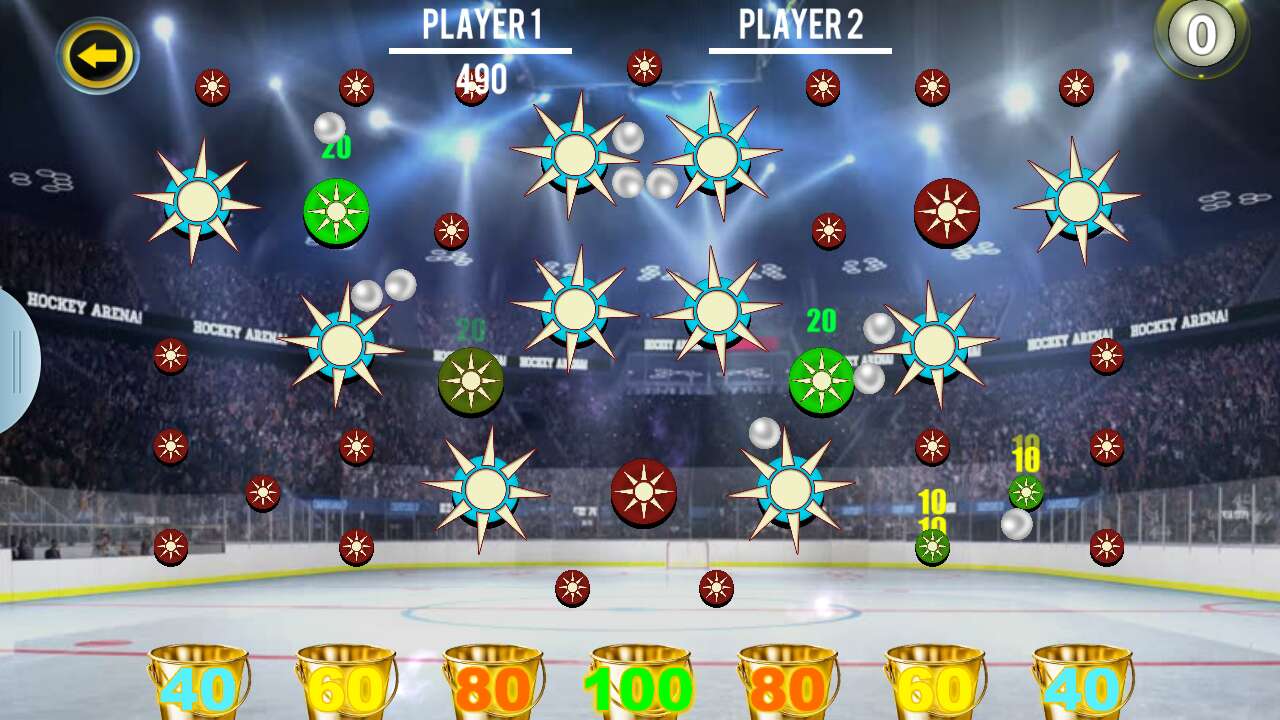
Task: Click the olive green star below the 20 label
Action: click(470, 379)
